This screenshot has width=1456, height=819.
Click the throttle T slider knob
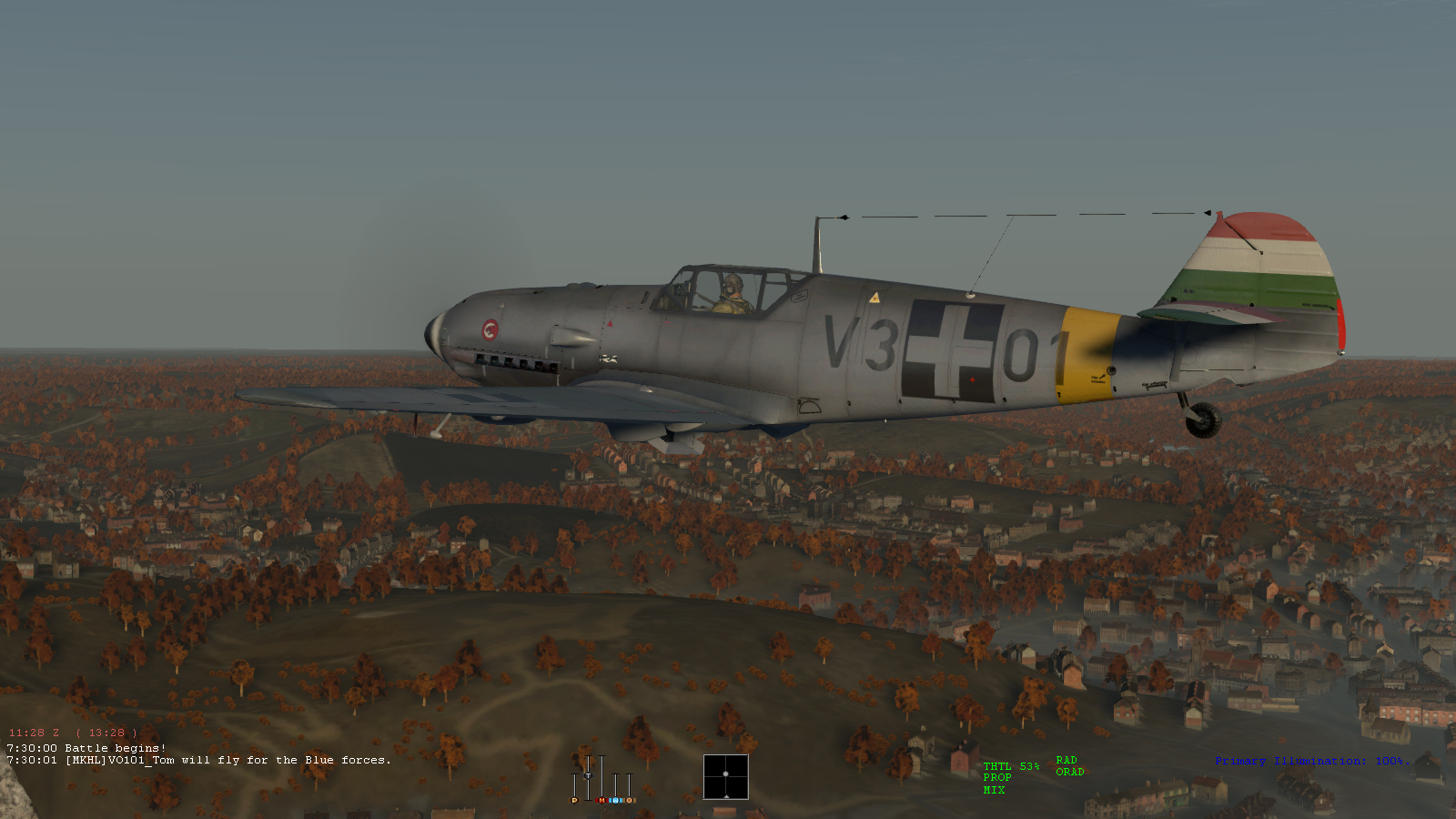[588, 775]
